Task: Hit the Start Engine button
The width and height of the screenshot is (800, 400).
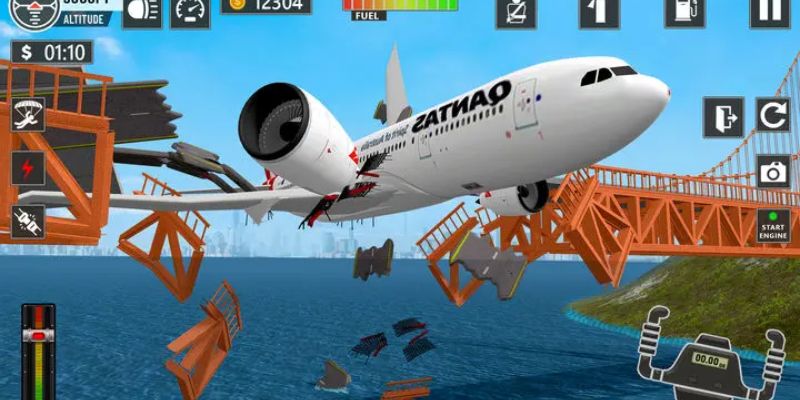Action: pos(773,226)
